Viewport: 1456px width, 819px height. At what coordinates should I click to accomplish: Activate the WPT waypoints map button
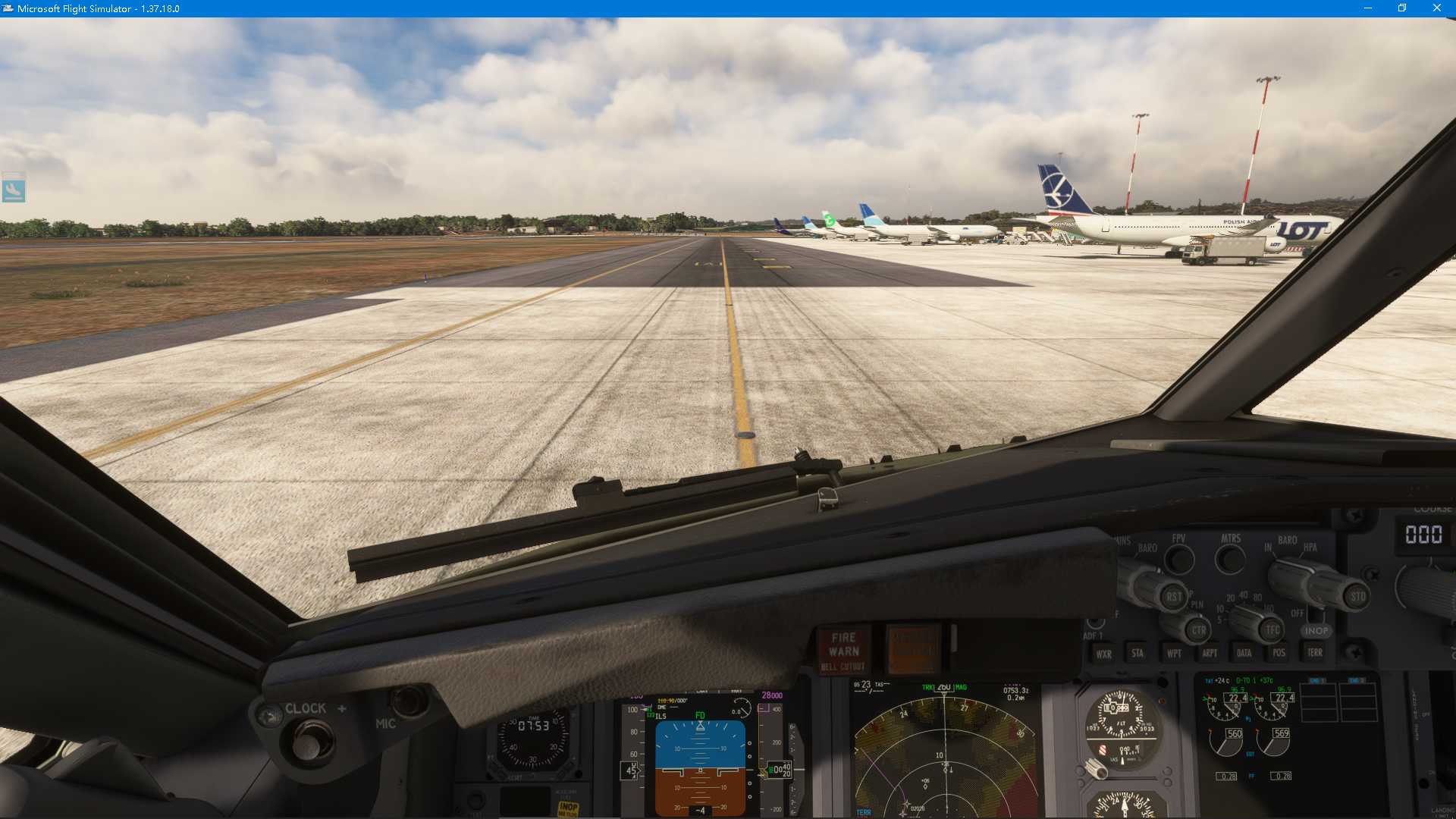point(1174,653)
